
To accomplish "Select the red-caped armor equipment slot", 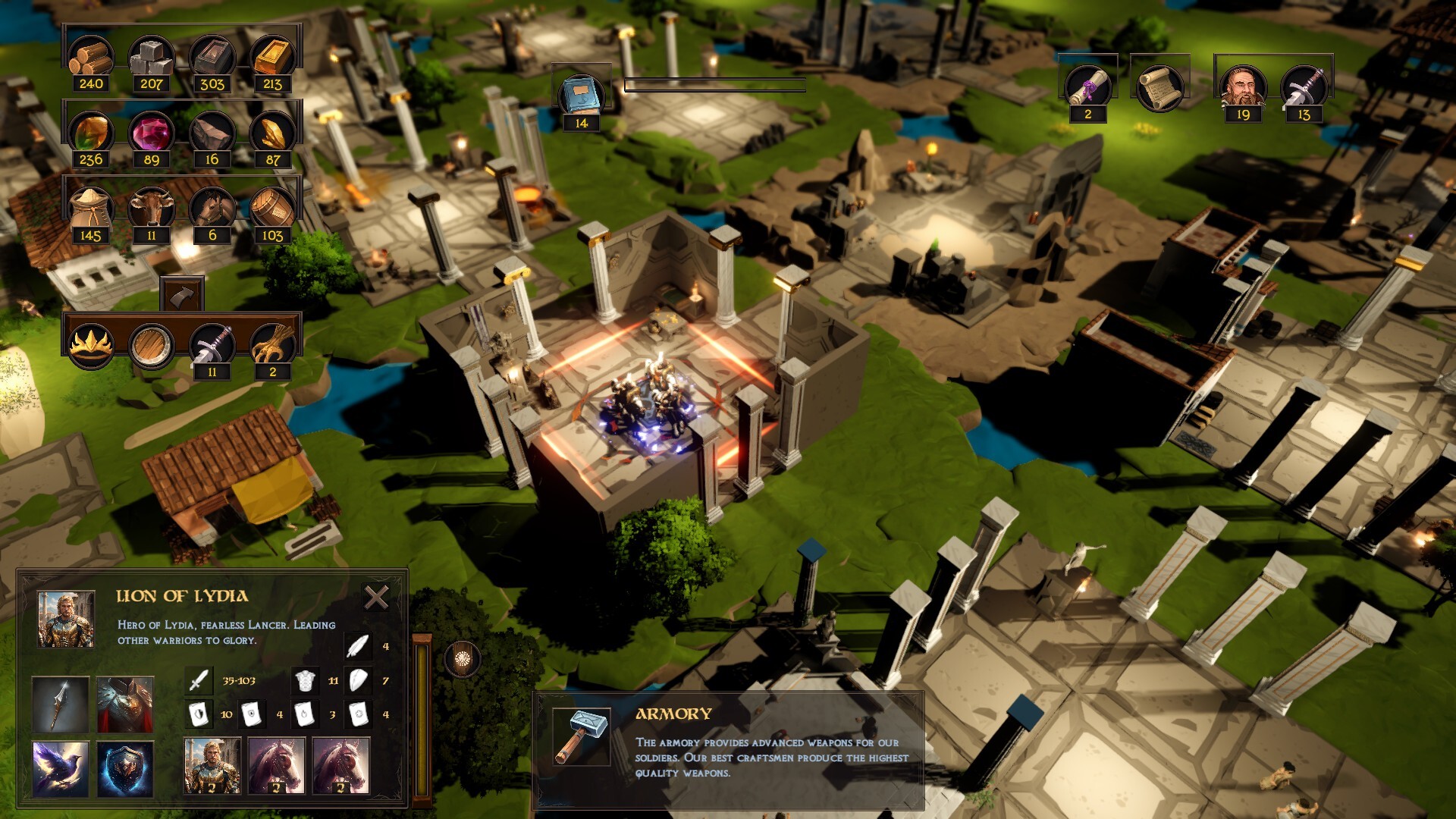I will (x=125, y=704).
